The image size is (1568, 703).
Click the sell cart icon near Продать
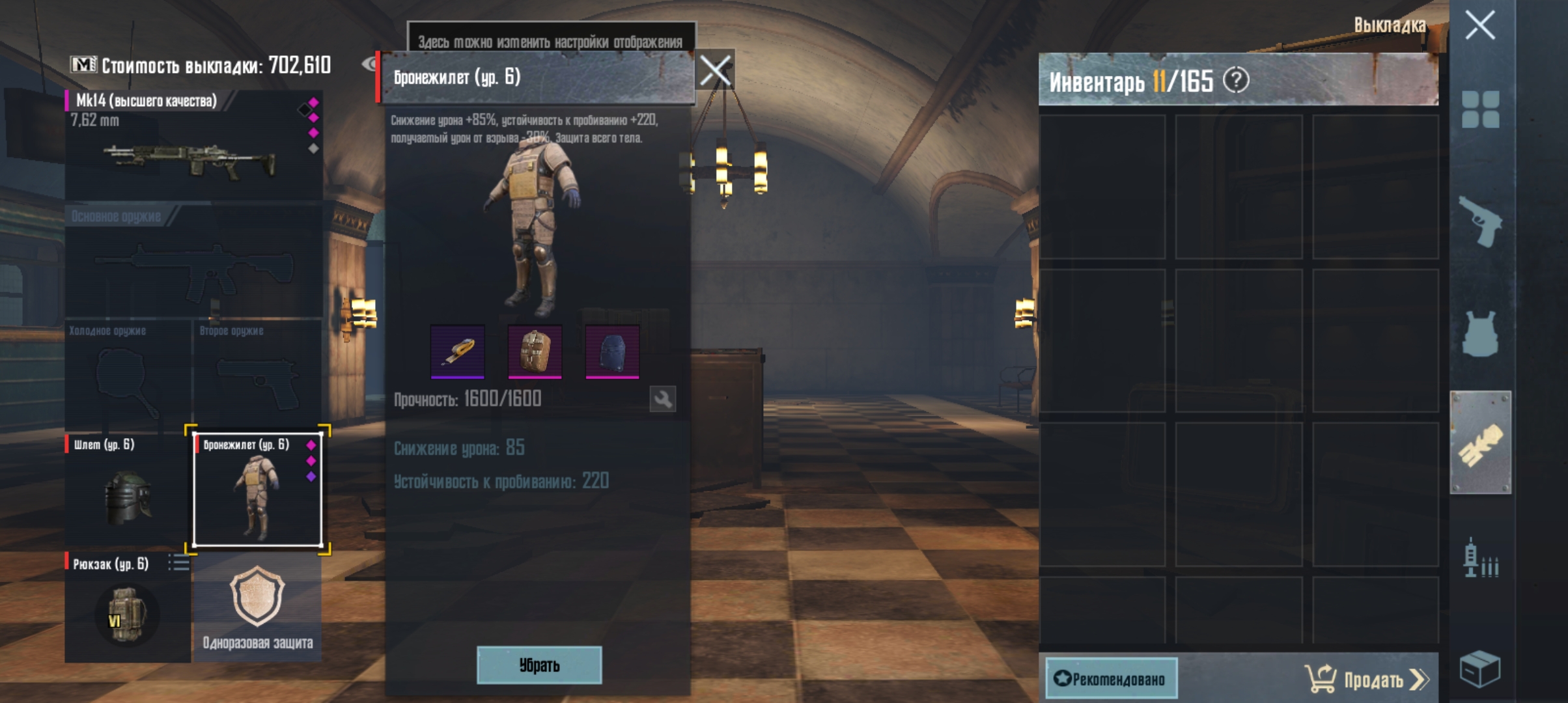1321,679
